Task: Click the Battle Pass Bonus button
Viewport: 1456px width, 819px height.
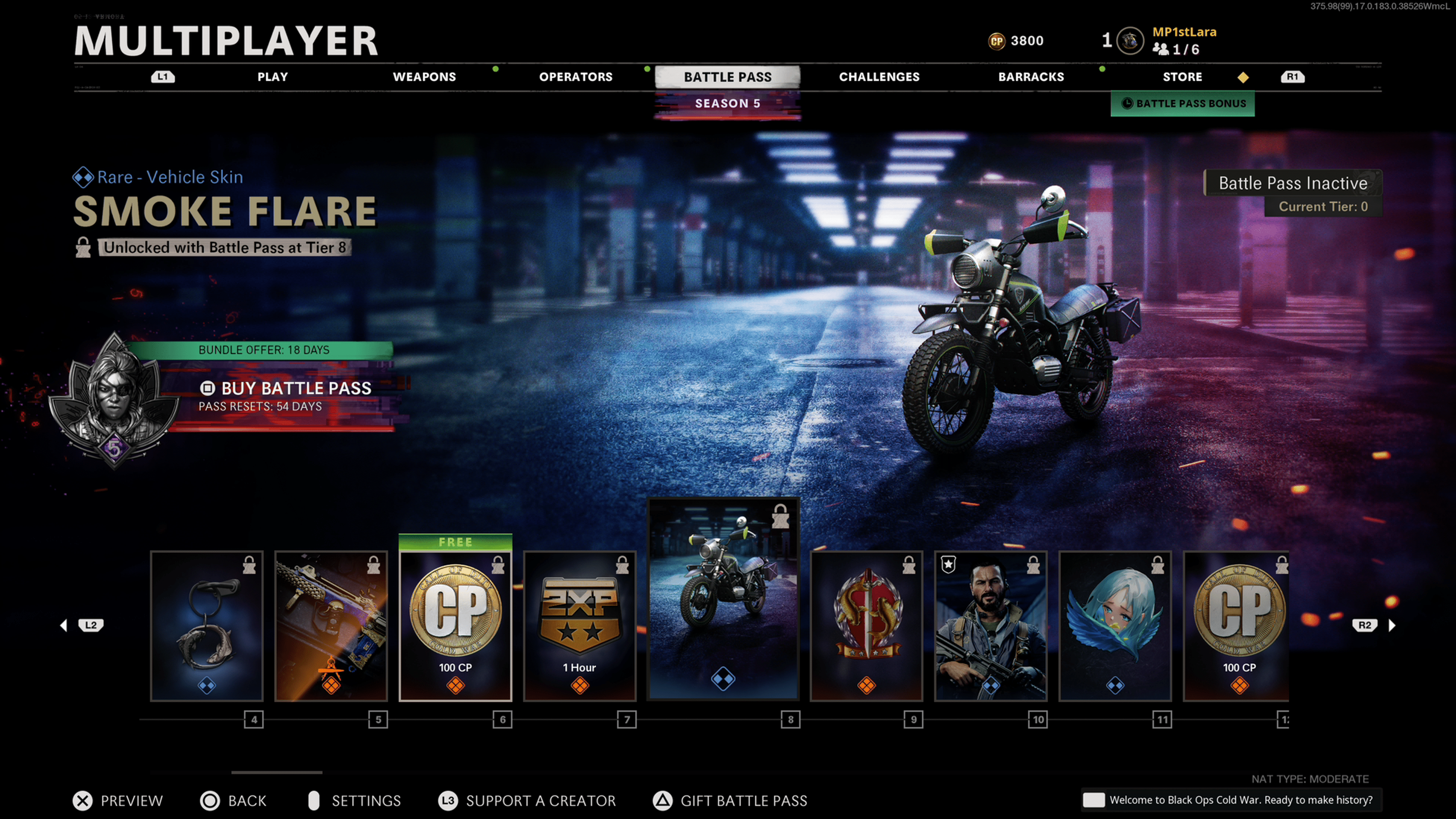Action: (x=1183, y=104)
